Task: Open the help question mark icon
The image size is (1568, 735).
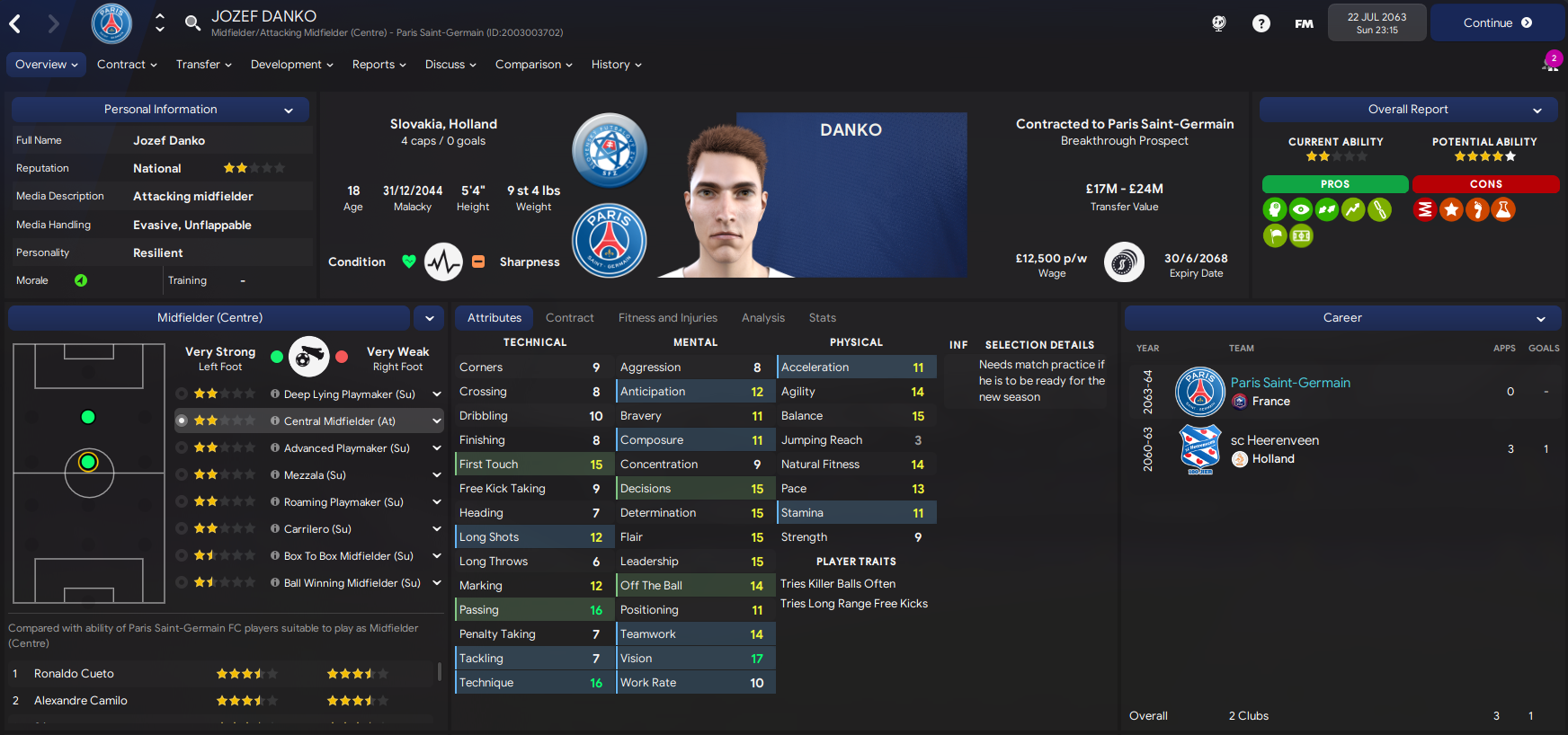Action: point(1261,23)
